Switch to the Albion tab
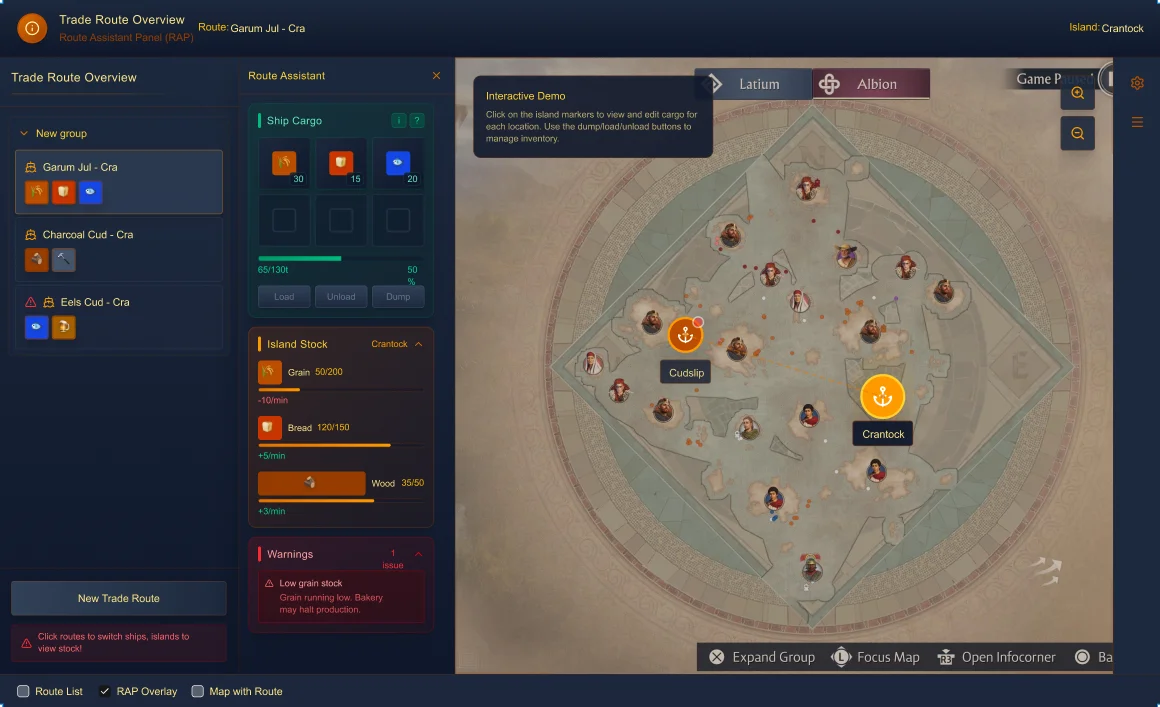The height and width of the screenshot is (707, 1160). point(872,84)
